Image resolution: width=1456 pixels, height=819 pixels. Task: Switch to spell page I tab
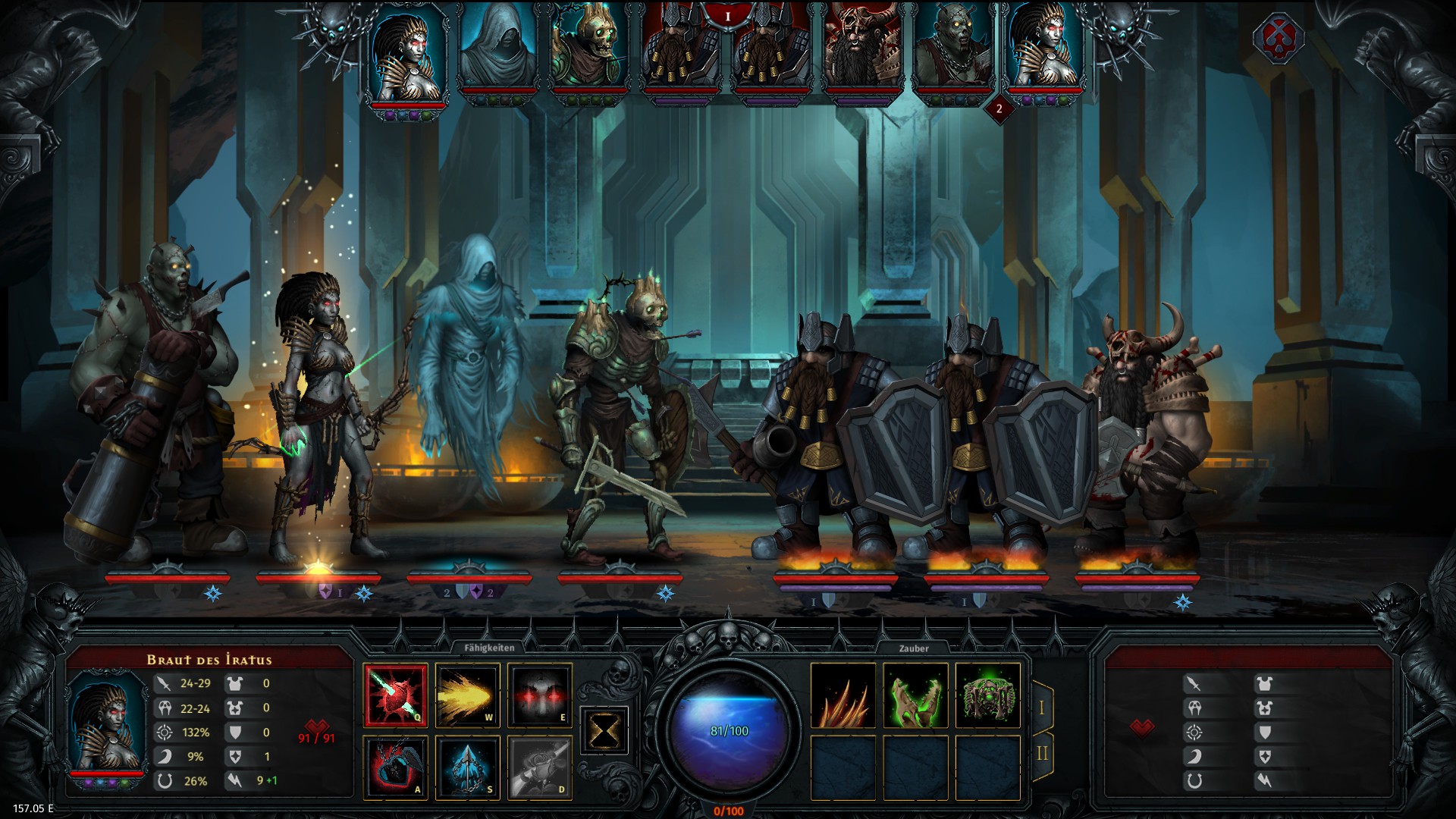pos(1041,708)
